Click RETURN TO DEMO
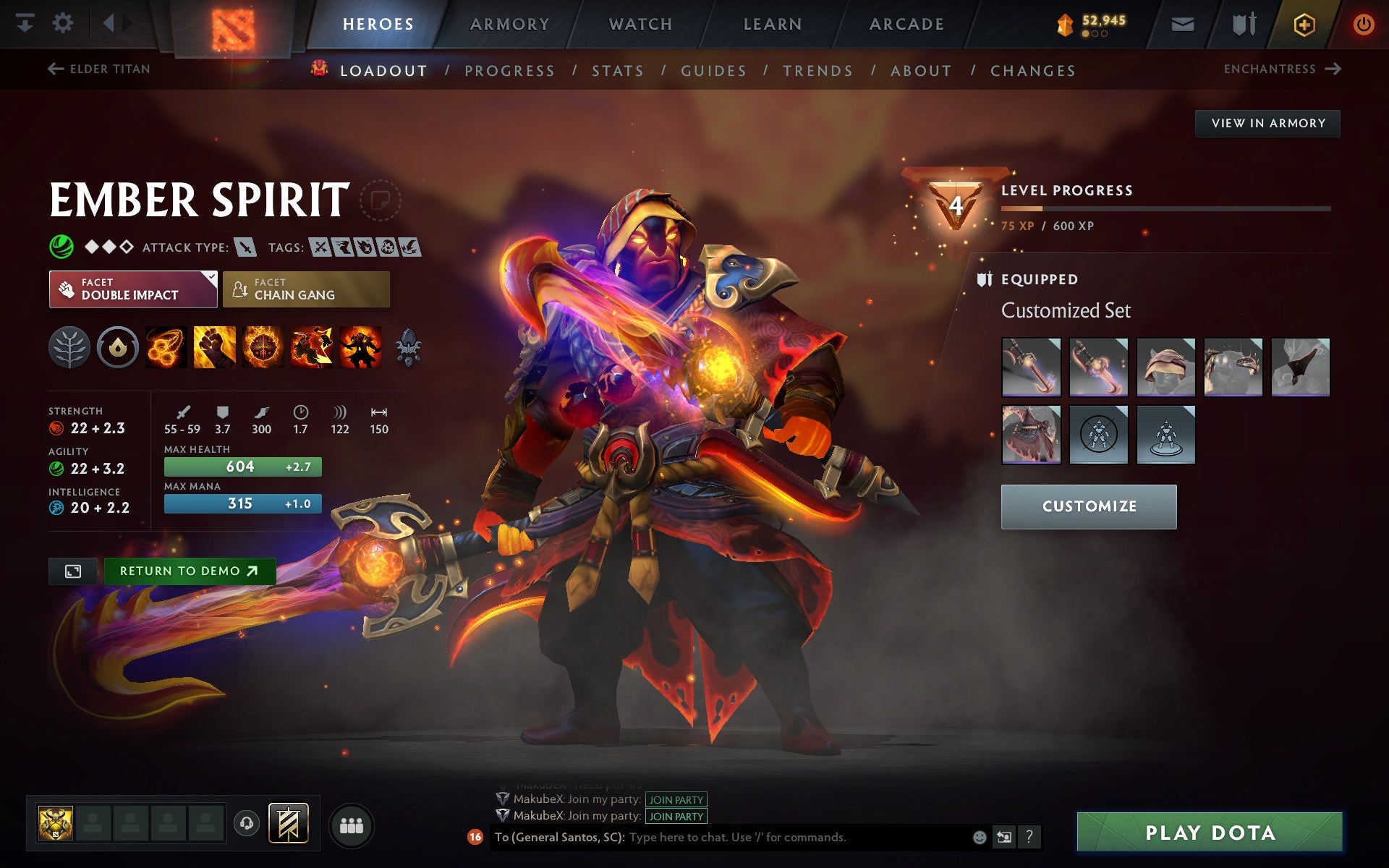This screenshot has width=1389, height=868. 189,571
